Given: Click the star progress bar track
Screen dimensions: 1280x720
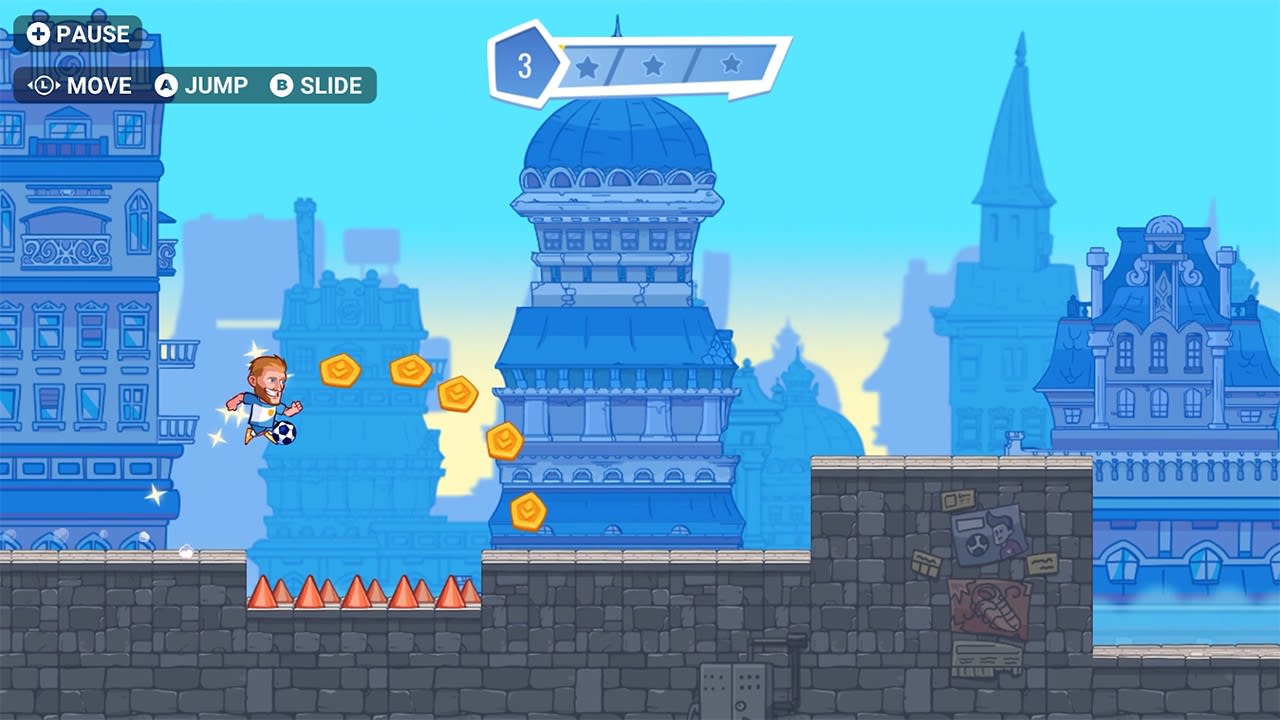Looking at the screenshot, I should [660, 66].
